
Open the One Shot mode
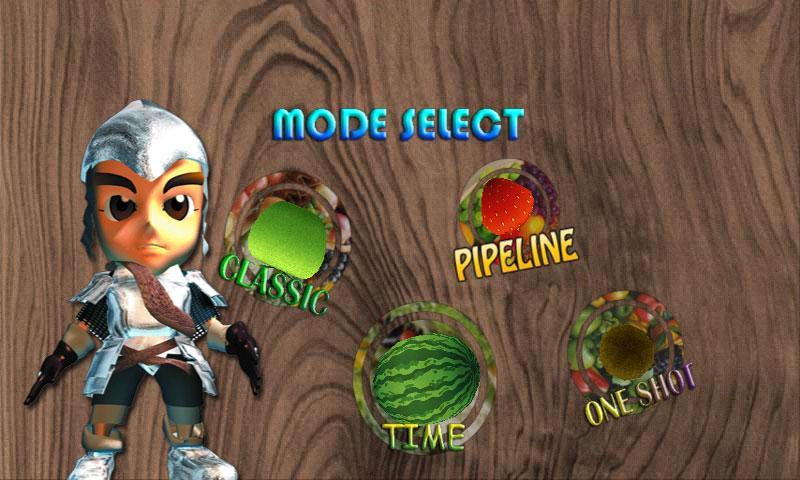[x=625, y=349]
